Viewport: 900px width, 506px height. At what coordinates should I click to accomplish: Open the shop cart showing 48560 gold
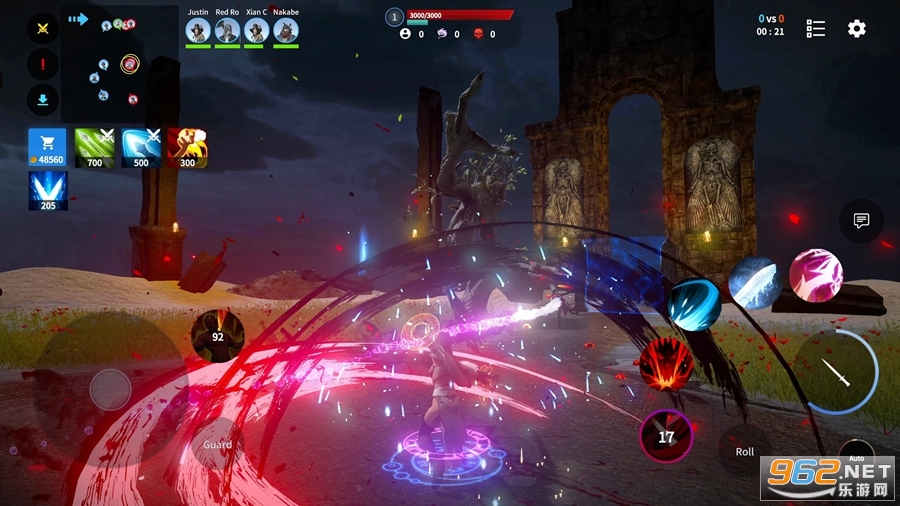tap(47, 147)
